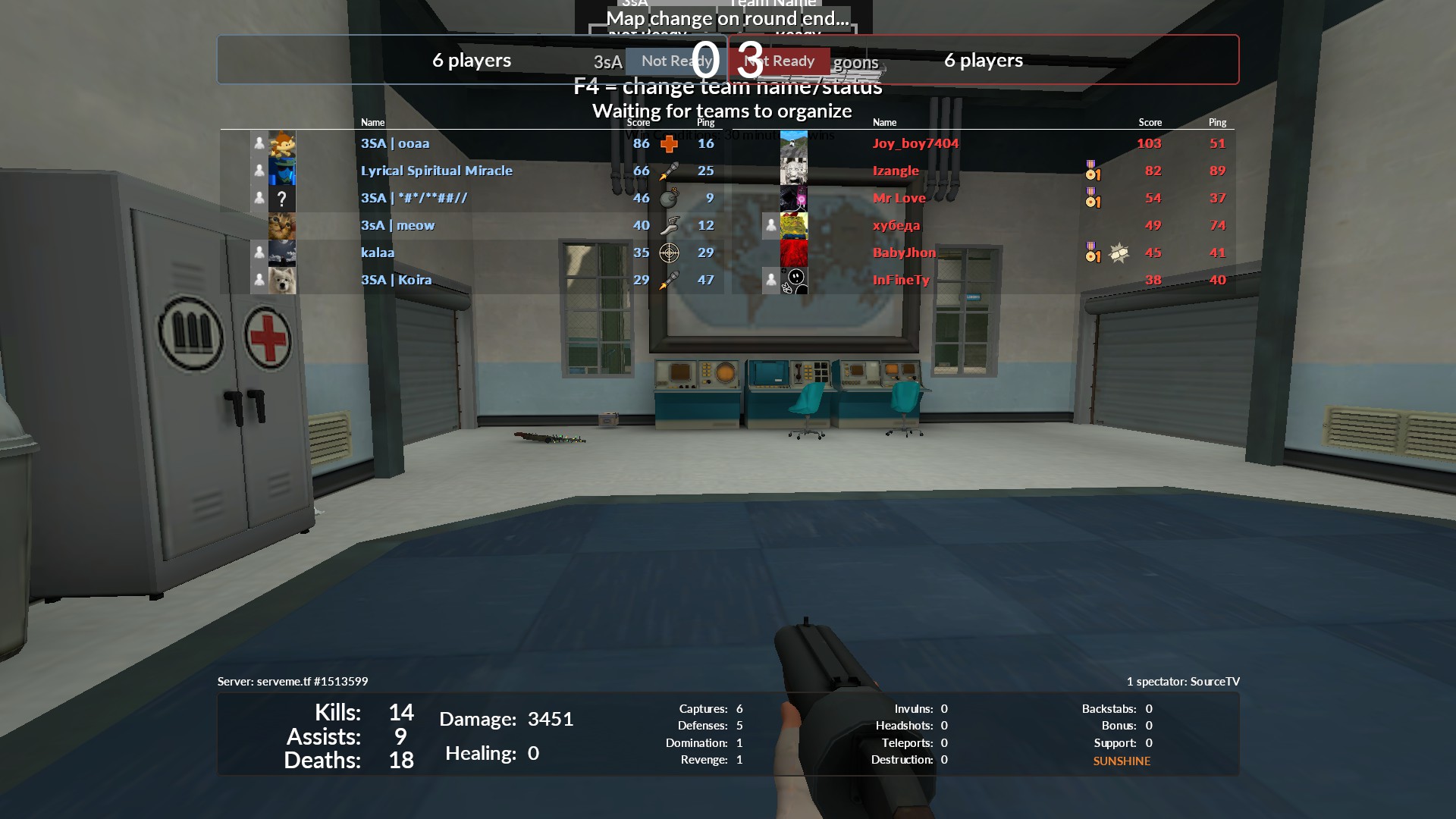This screenshot has height=819, width=1456.
Task: Choose the 3sA | meow player row
Action: (x=397, y=225)
